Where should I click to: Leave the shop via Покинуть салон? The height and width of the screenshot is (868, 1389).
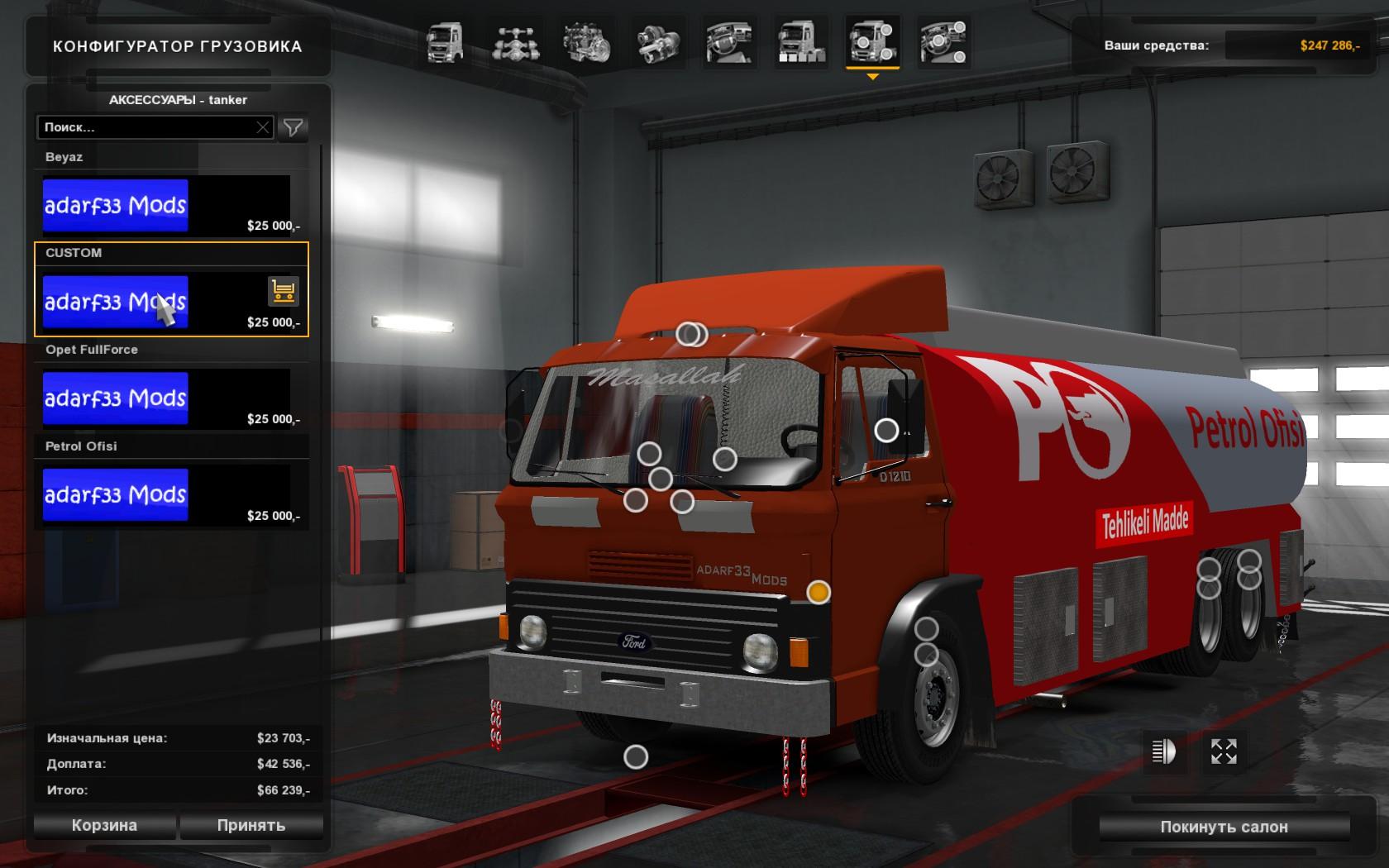tap(1224, 827)
